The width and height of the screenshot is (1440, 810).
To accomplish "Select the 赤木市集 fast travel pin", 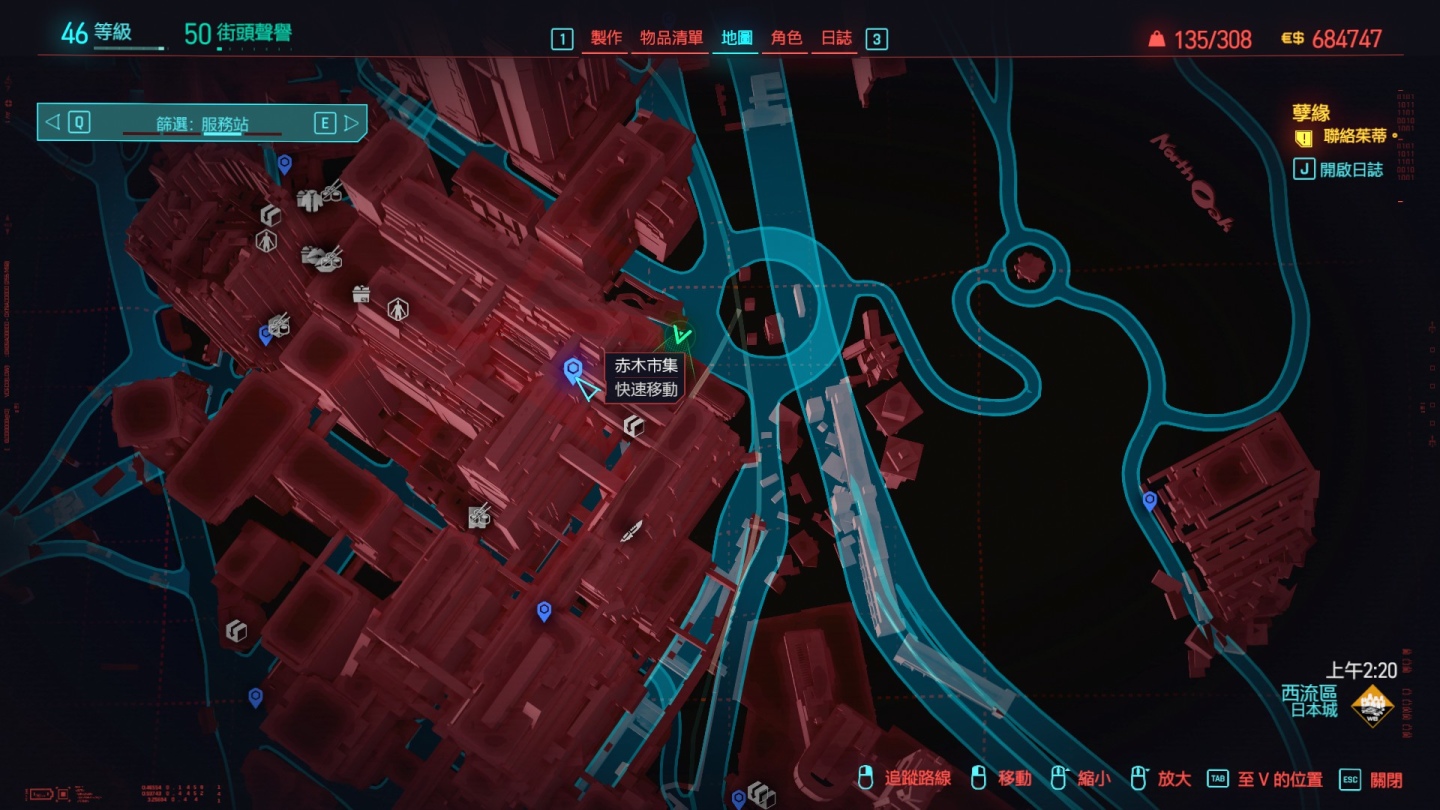I will [573, 371].
